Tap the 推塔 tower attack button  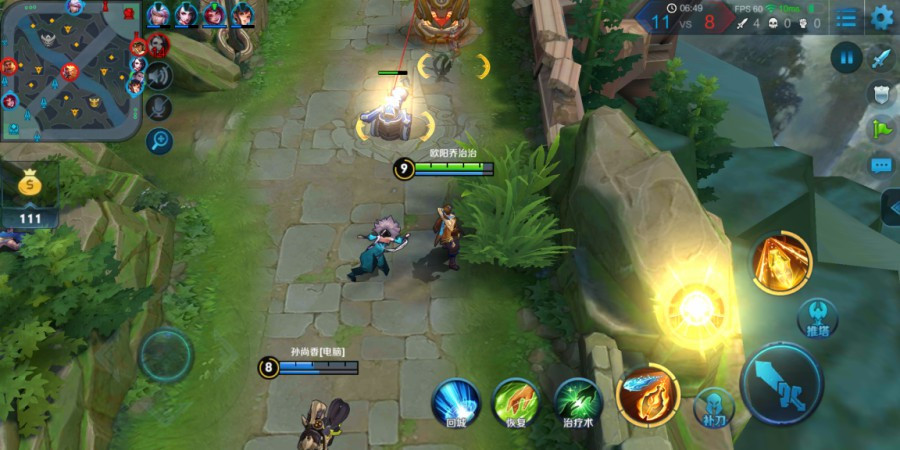click(817, 319)
